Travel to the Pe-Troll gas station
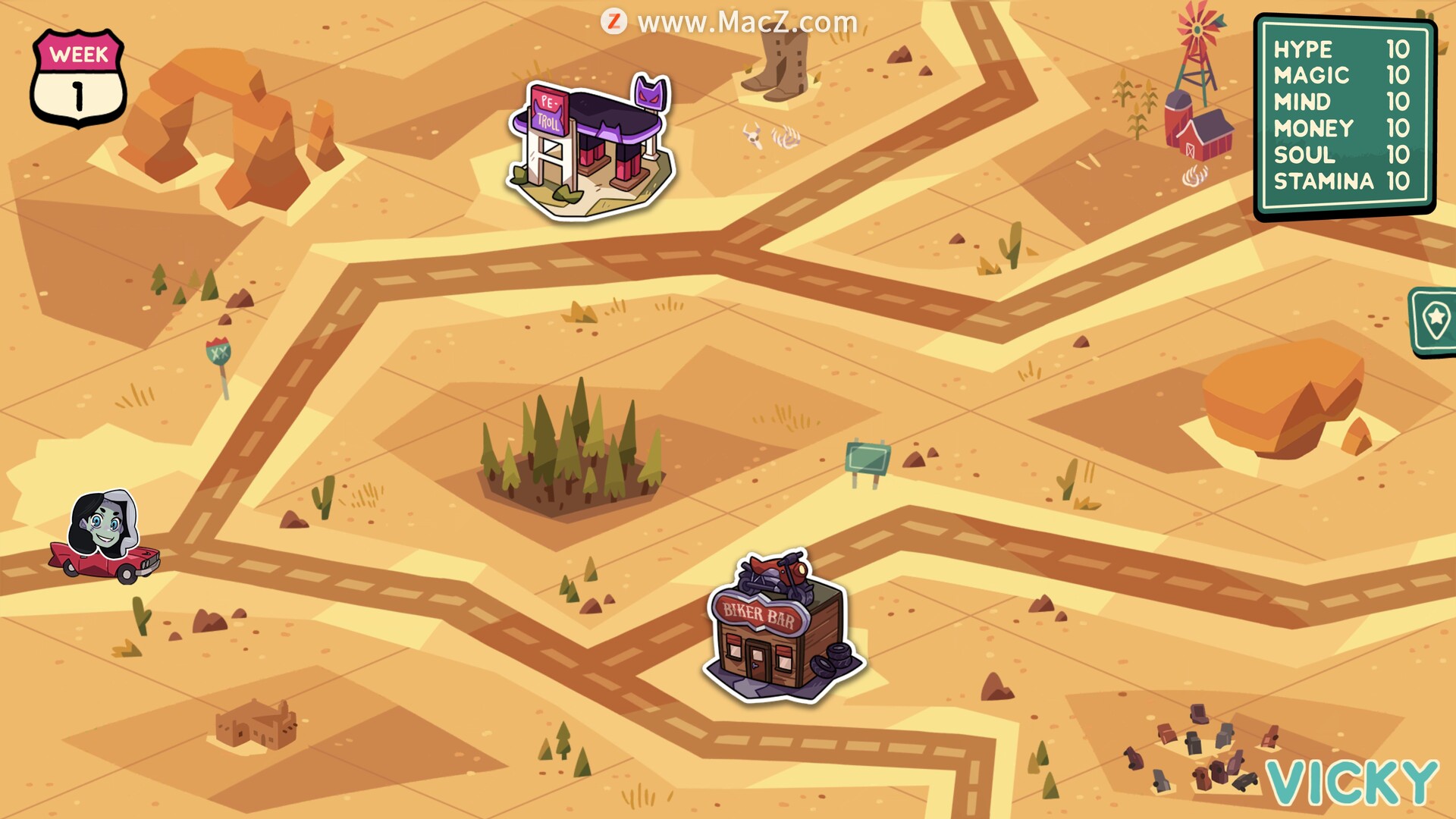The width and height of the screenshot is (1456, 819). (x=590, y=147)
